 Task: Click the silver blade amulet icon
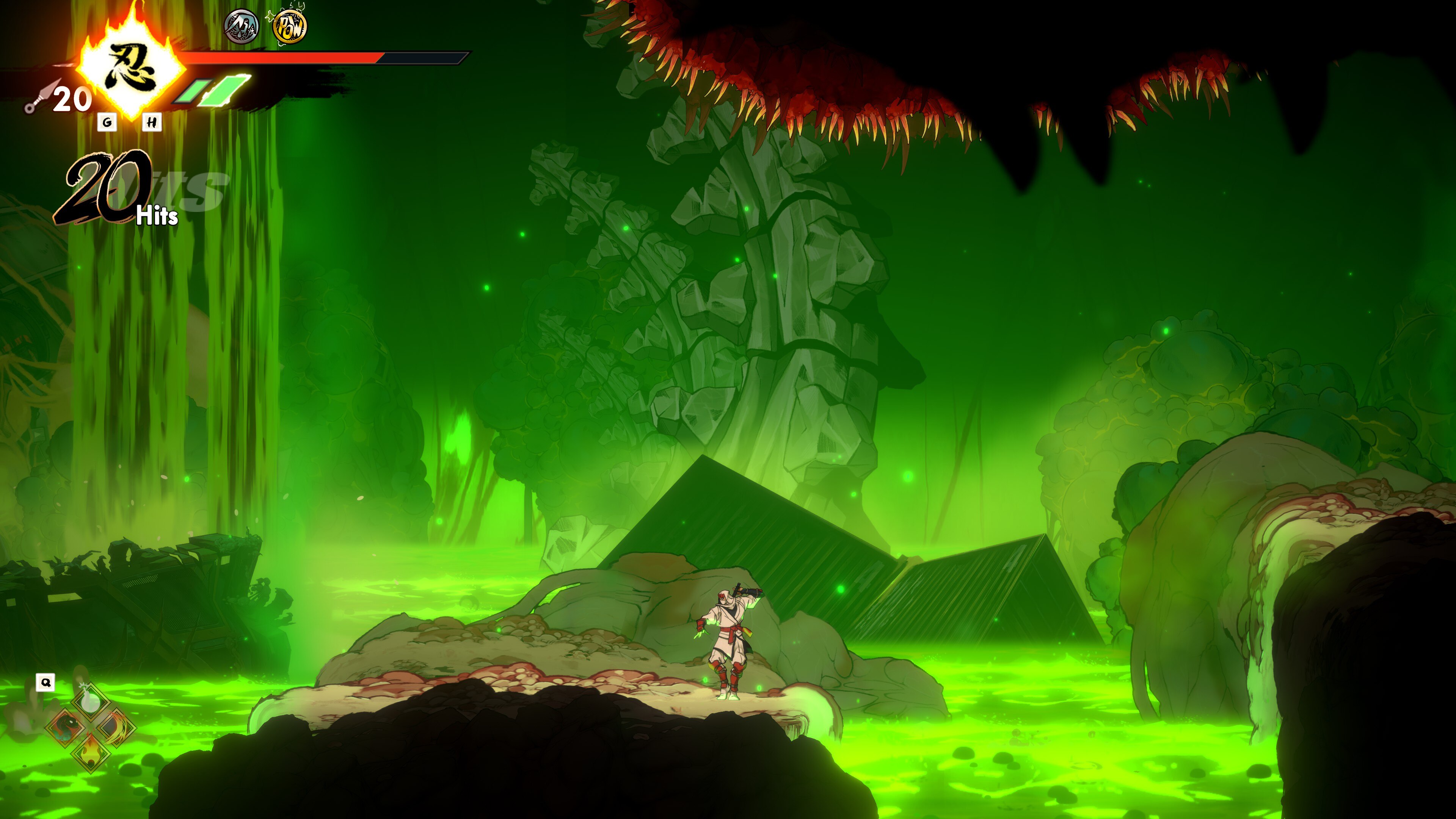click(242, 27)
